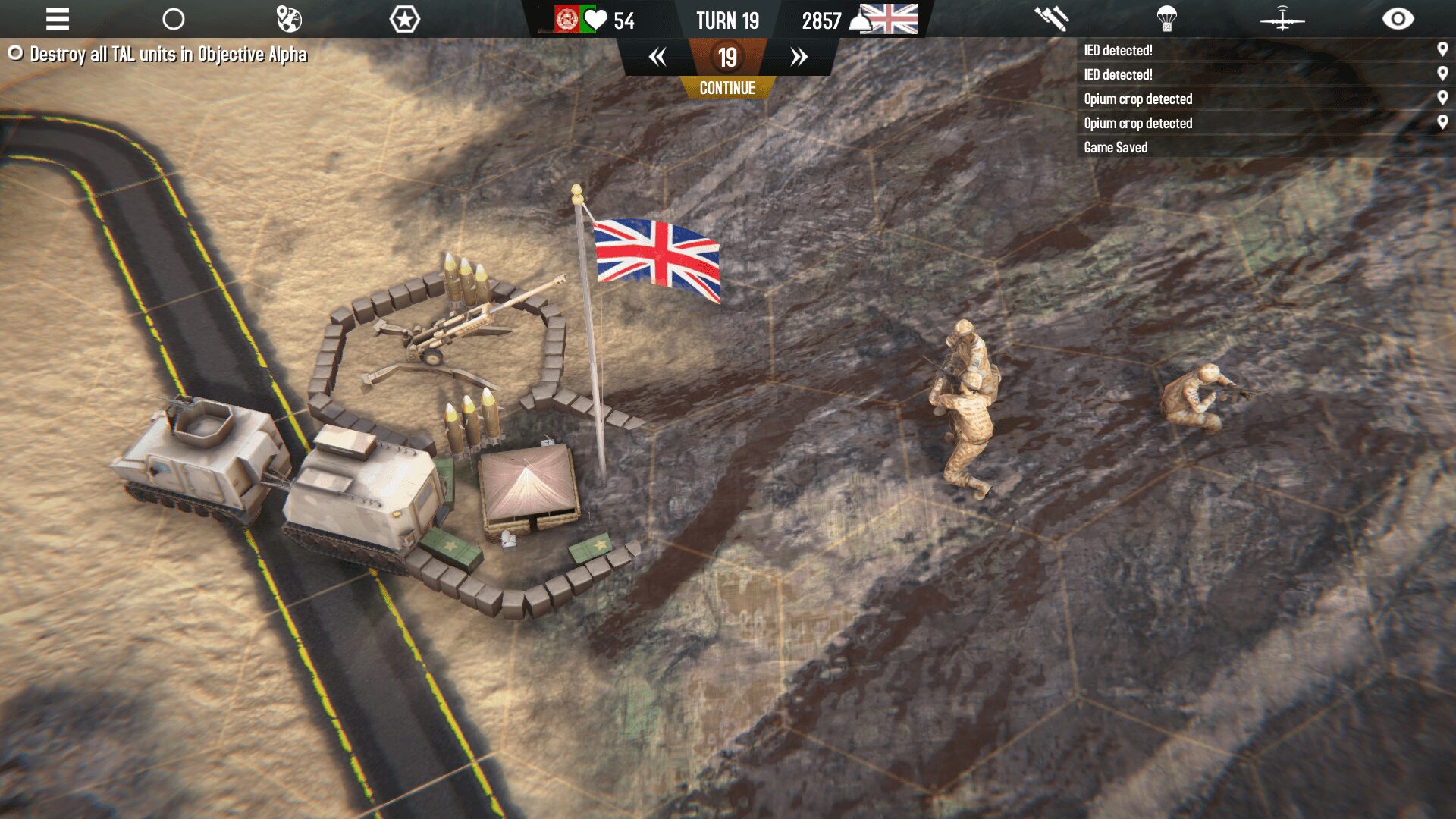
Task: Open the parachute supply drop icon
Action: (1166, 19)
